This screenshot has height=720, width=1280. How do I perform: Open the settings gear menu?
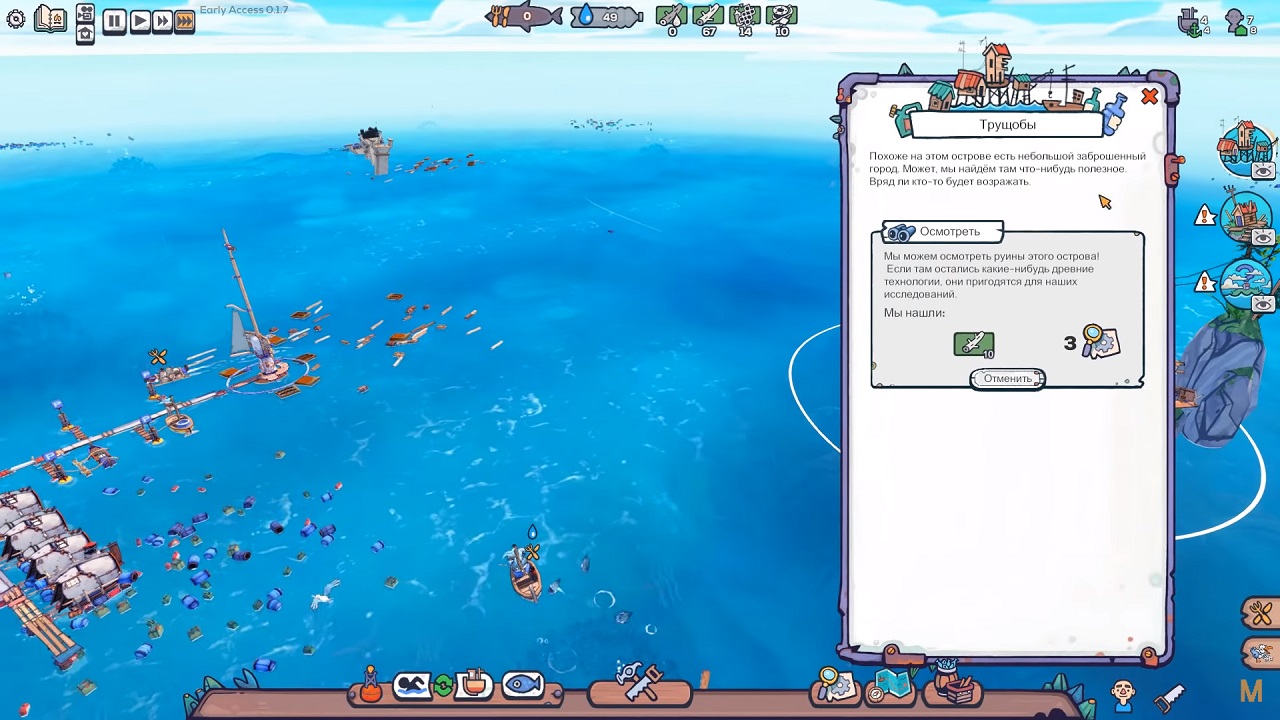15,19
